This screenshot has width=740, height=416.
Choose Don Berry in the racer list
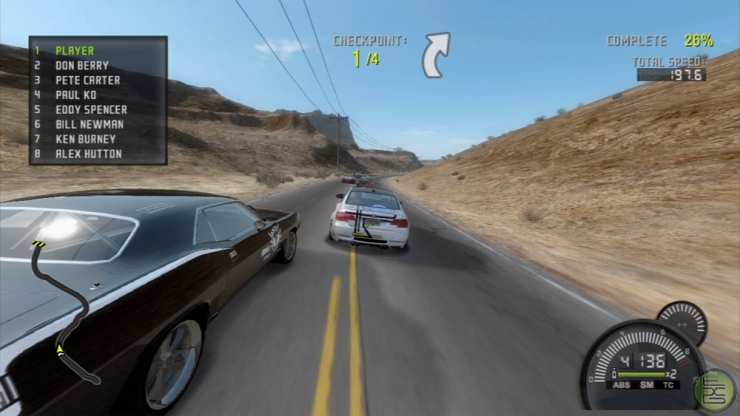tap(83, 65)
